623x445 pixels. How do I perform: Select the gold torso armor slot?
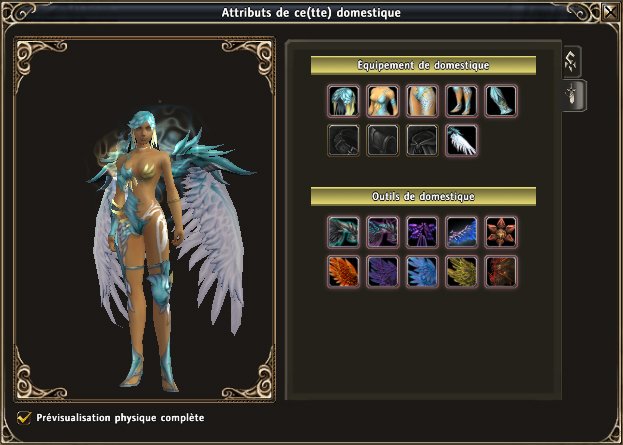click(x=382, y=102)
